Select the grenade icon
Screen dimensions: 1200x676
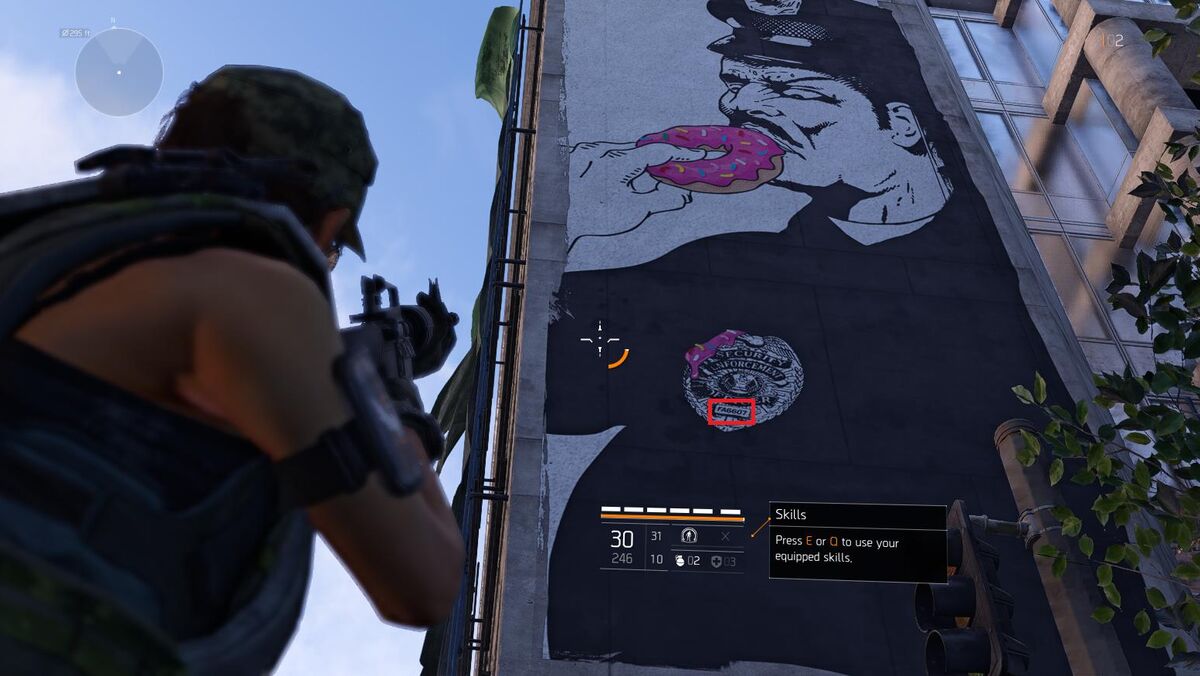pos(680,561)
